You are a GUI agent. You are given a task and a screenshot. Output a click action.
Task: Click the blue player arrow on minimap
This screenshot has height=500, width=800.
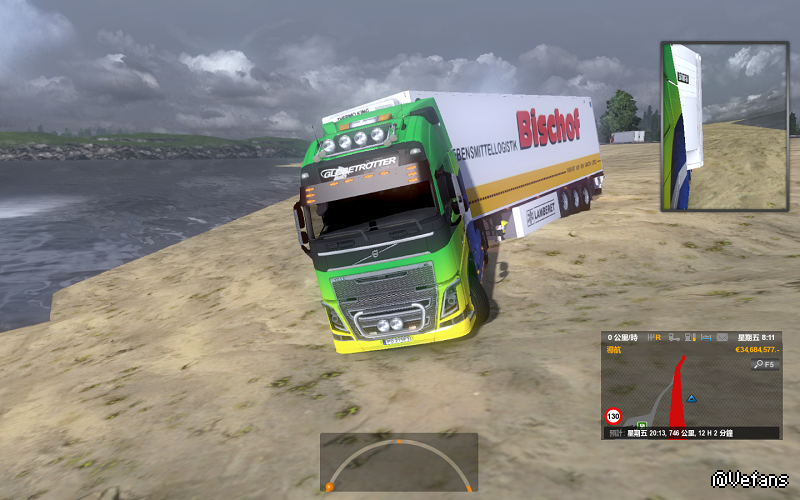coord(692,398)
